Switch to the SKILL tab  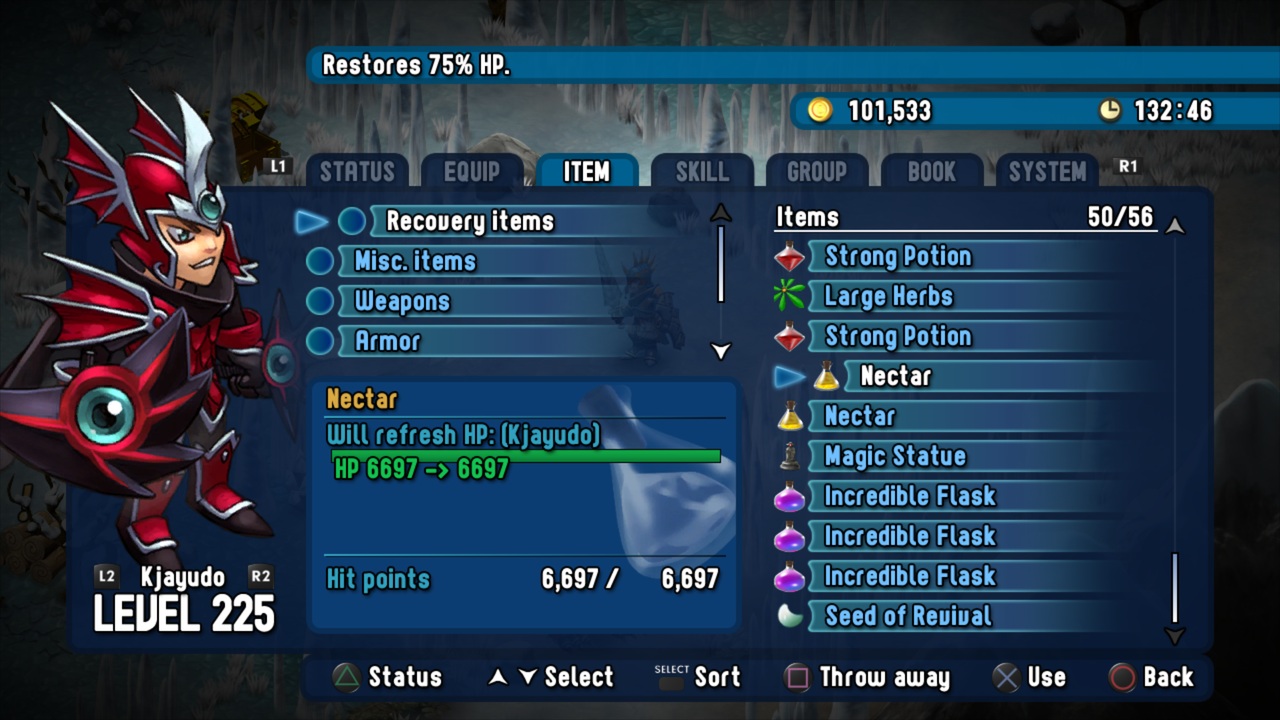pyautogui.click(x=701, y=171)
